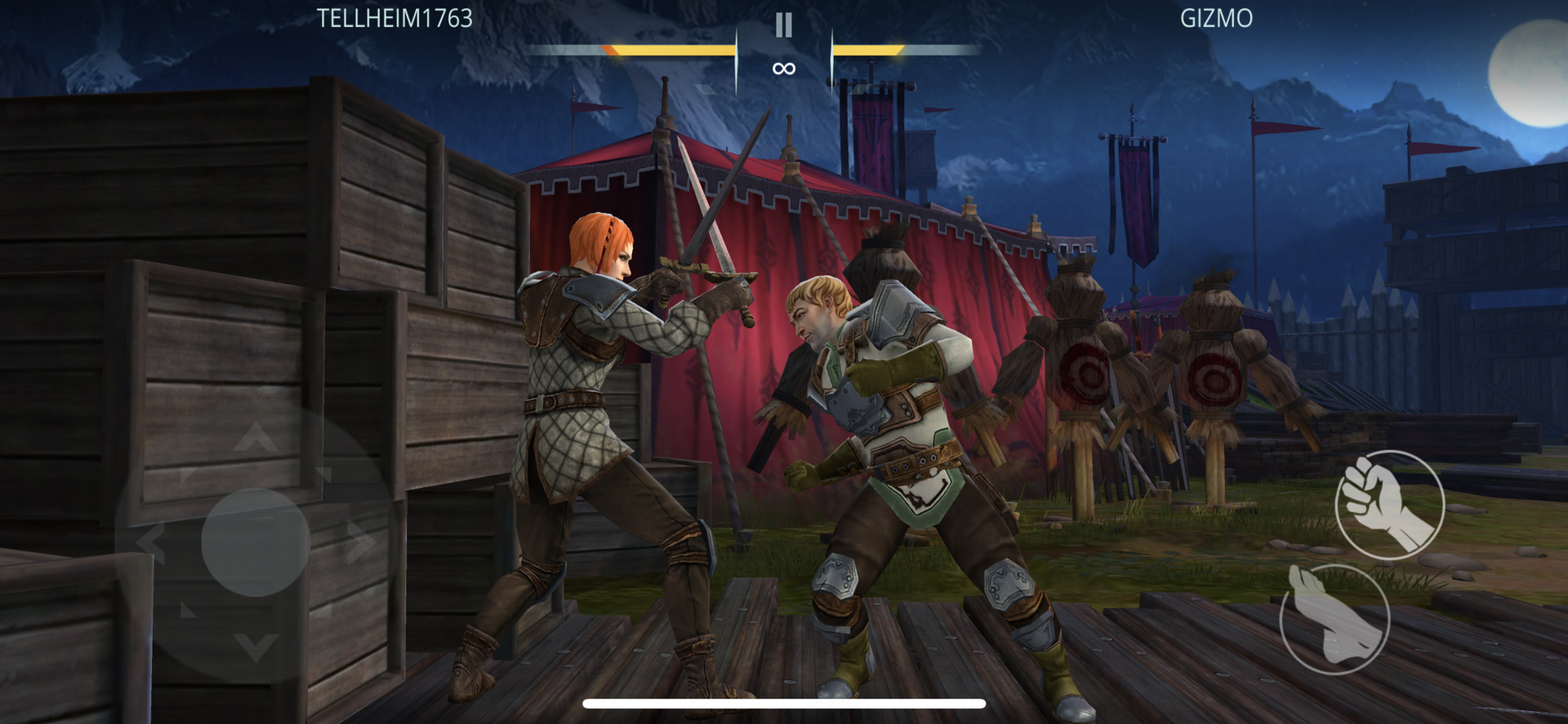Tap the joystick's down arrow
1568x724 pixels.
(256, 646)
